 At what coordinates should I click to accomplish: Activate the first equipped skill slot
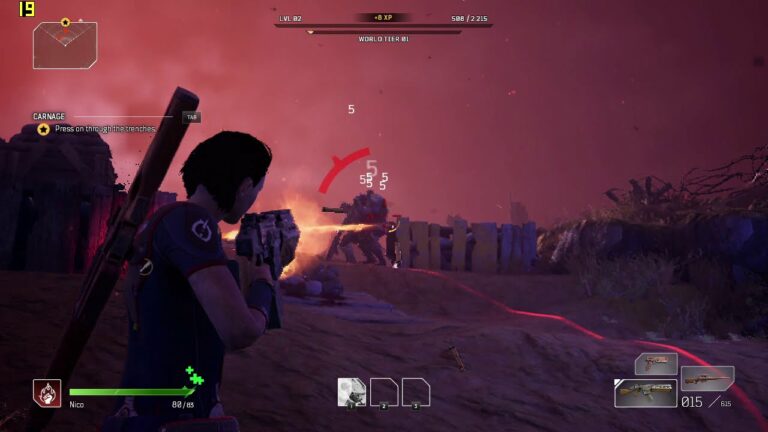point(351,392)
